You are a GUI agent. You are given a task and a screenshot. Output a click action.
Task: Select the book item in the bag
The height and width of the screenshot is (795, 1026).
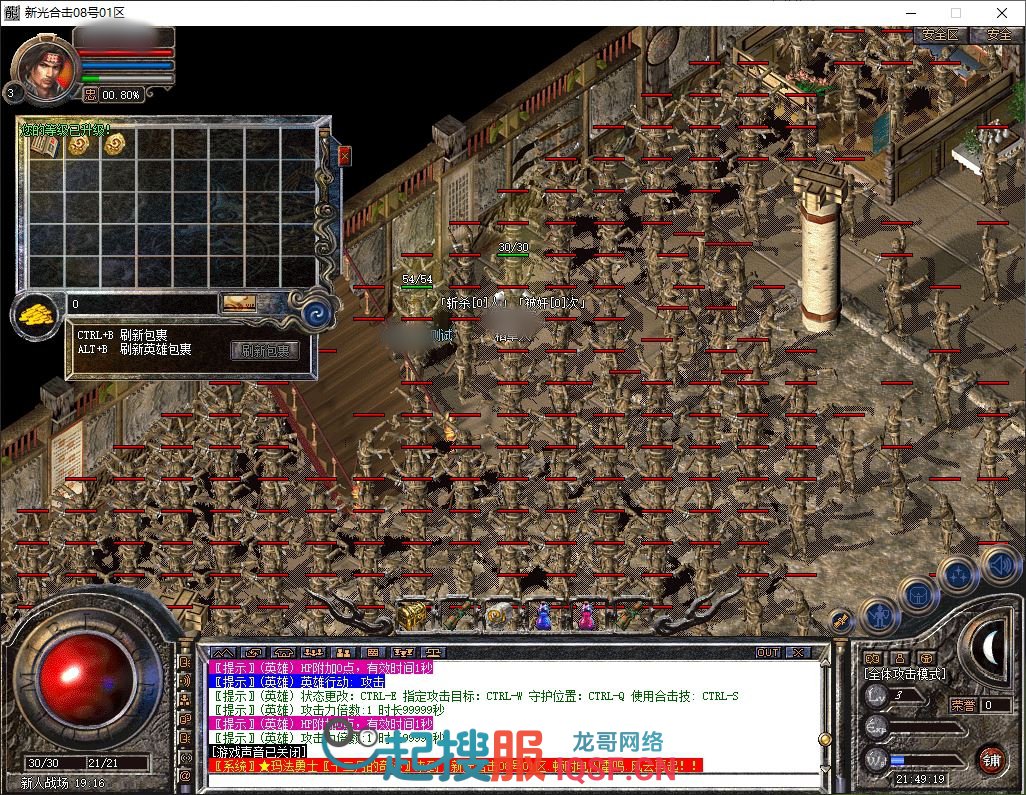(45, 145)
